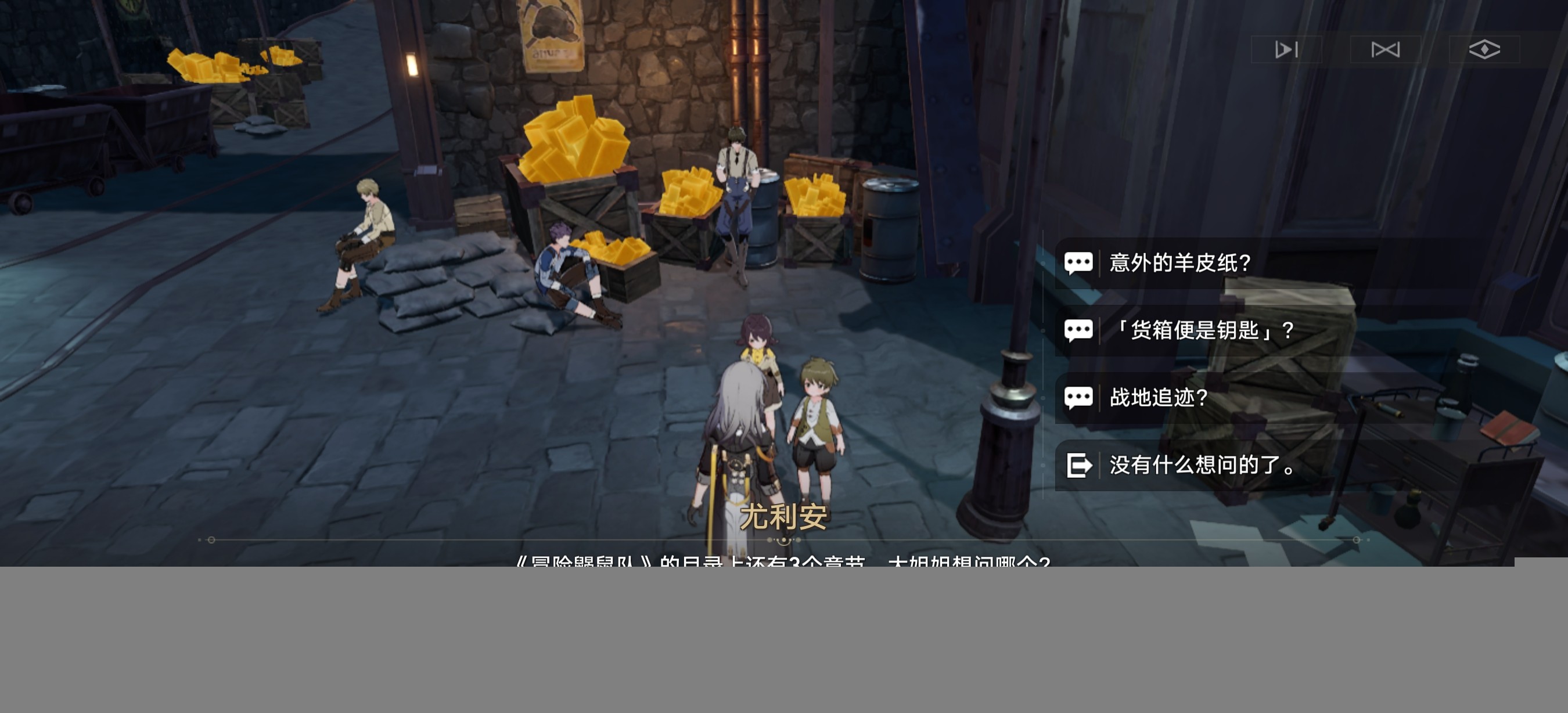Click the bowtie-shaped skip dialogue button

tap(1386, 49)
